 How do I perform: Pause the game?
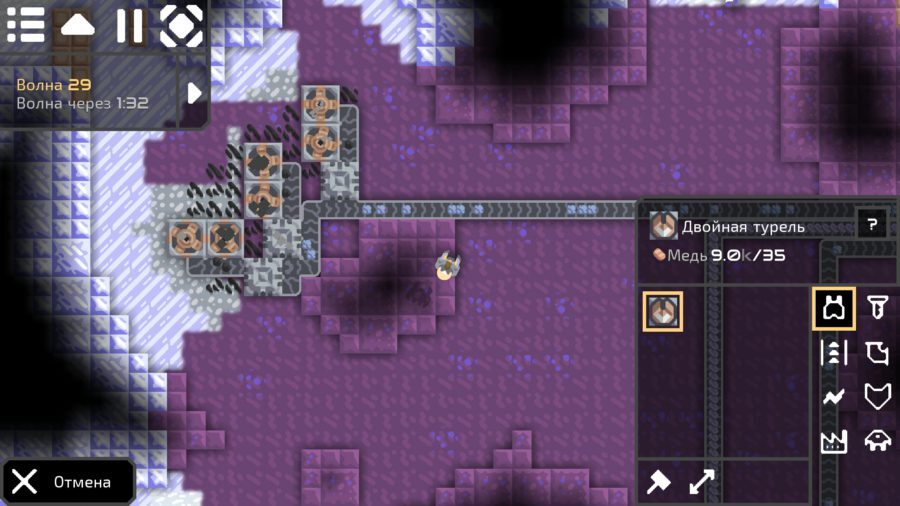point(129,25)
